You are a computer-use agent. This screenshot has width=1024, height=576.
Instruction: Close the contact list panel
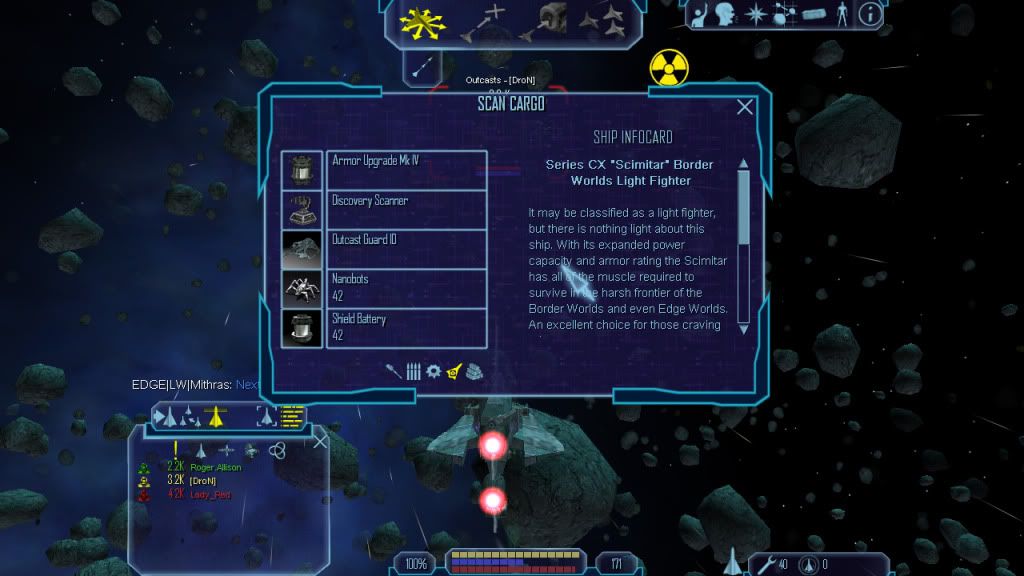pyautogui.click(x=320, y=441)
